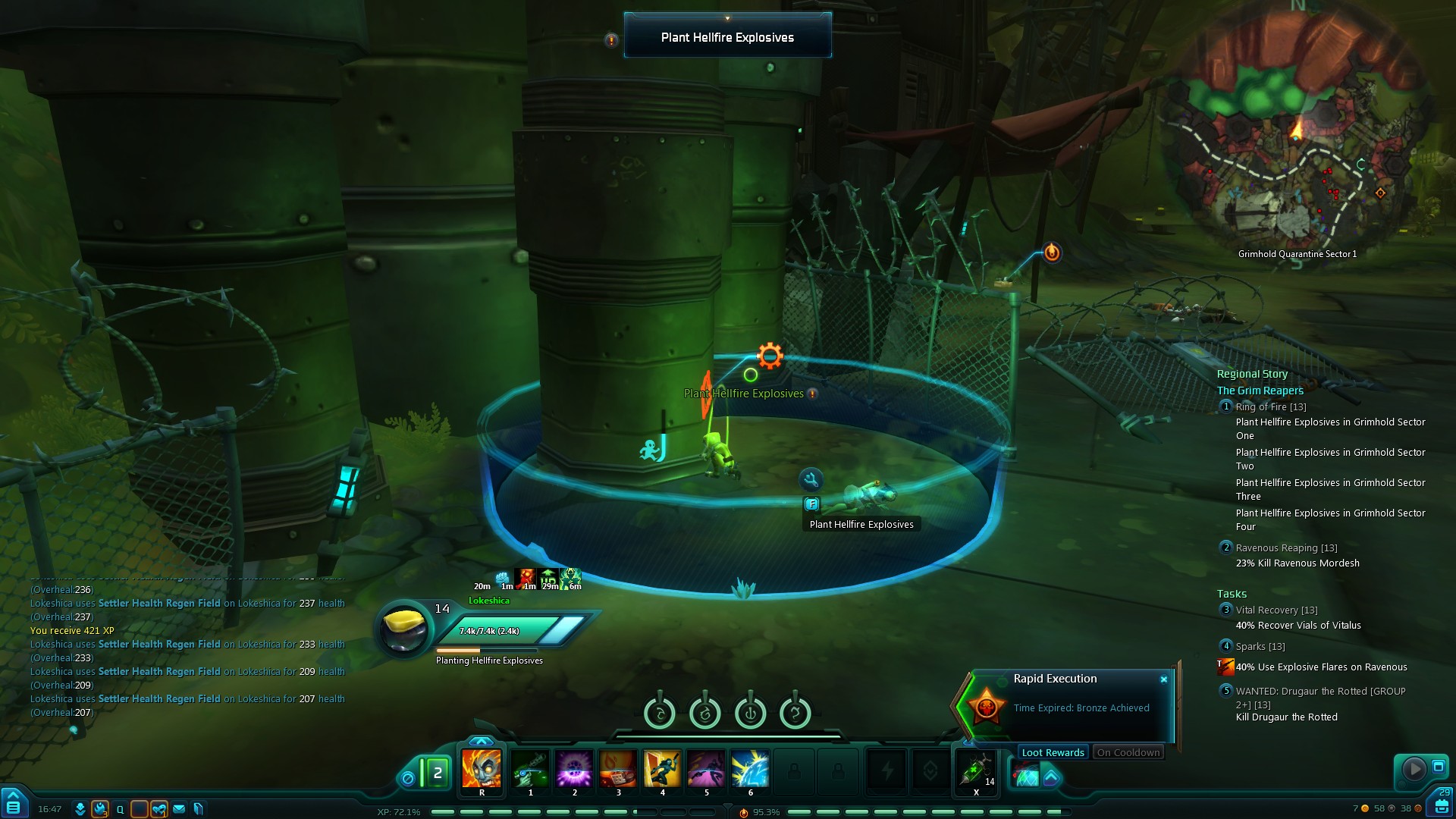
Task: Open the main menu list button
Action: (x=13, y=804)
